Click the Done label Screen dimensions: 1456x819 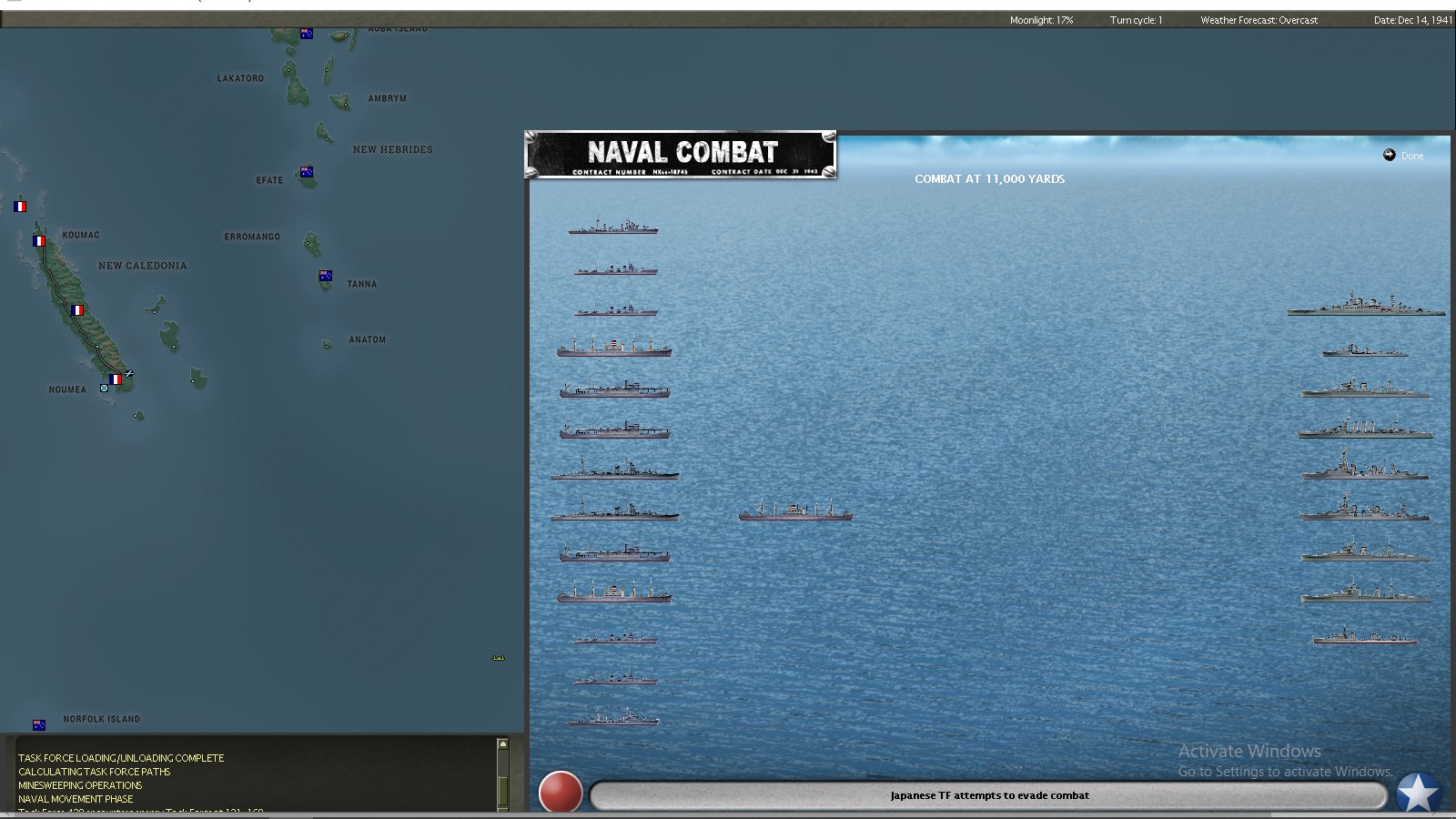[x=1411, y=156]
